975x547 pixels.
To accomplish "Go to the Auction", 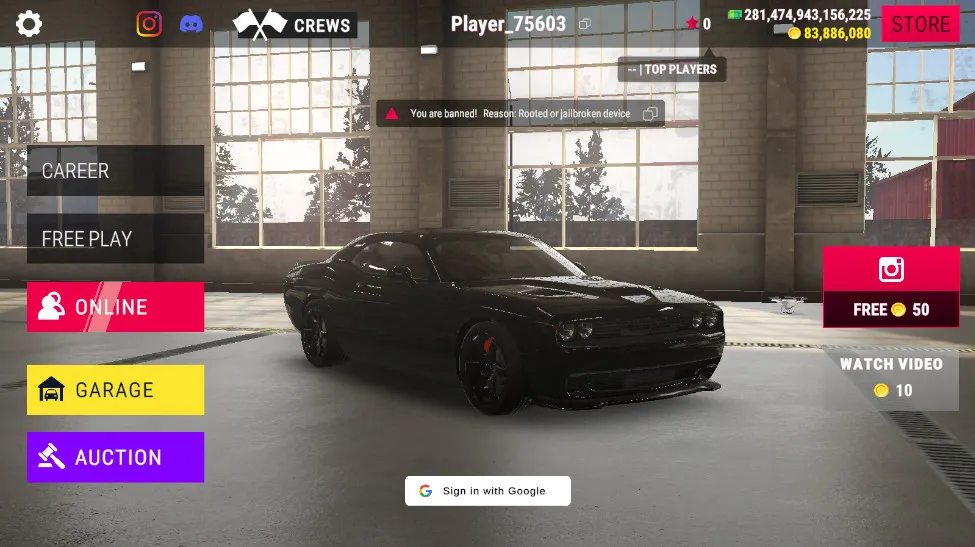I will click(115, 457).
